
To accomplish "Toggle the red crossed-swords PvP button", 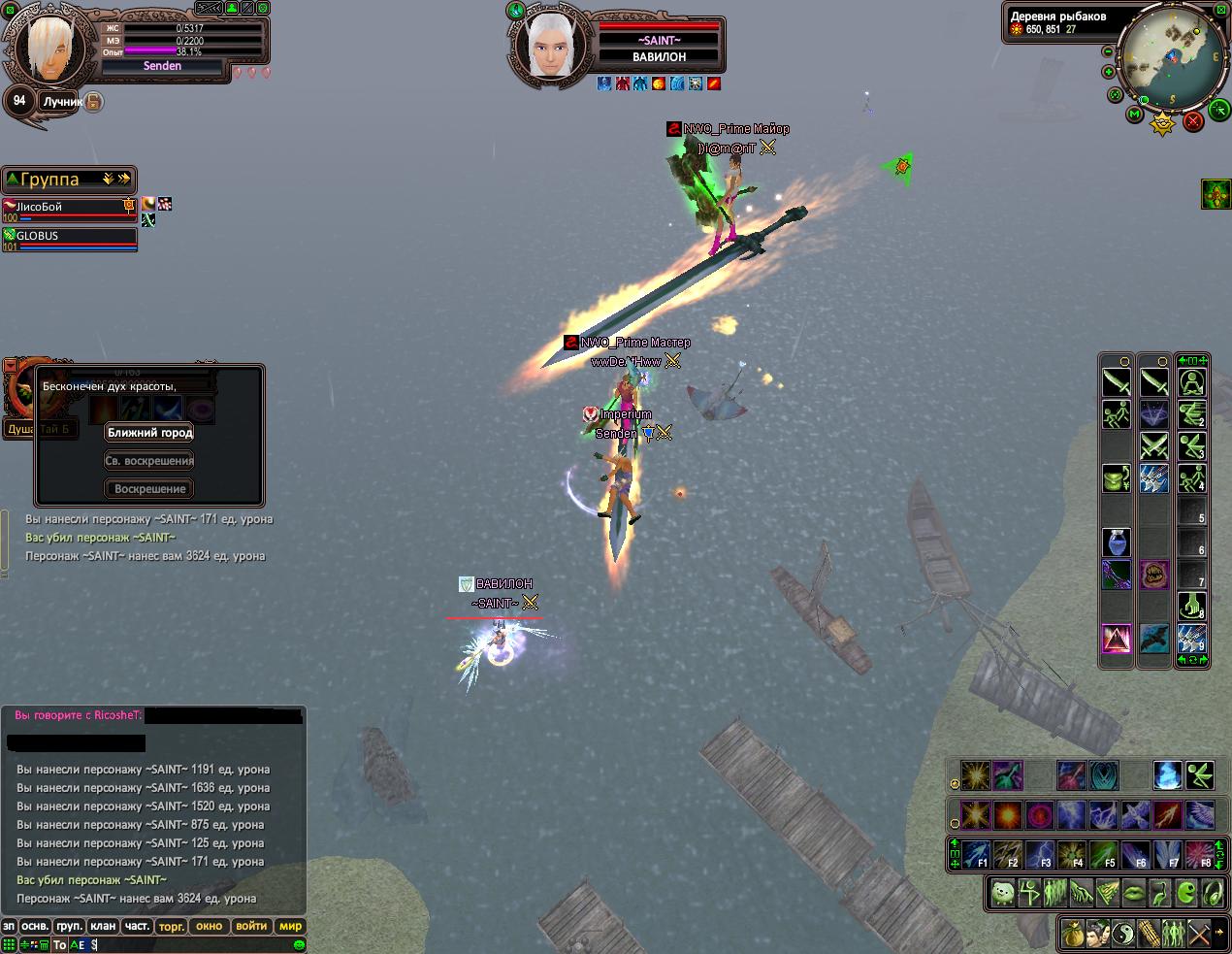I will point(1194,120).
